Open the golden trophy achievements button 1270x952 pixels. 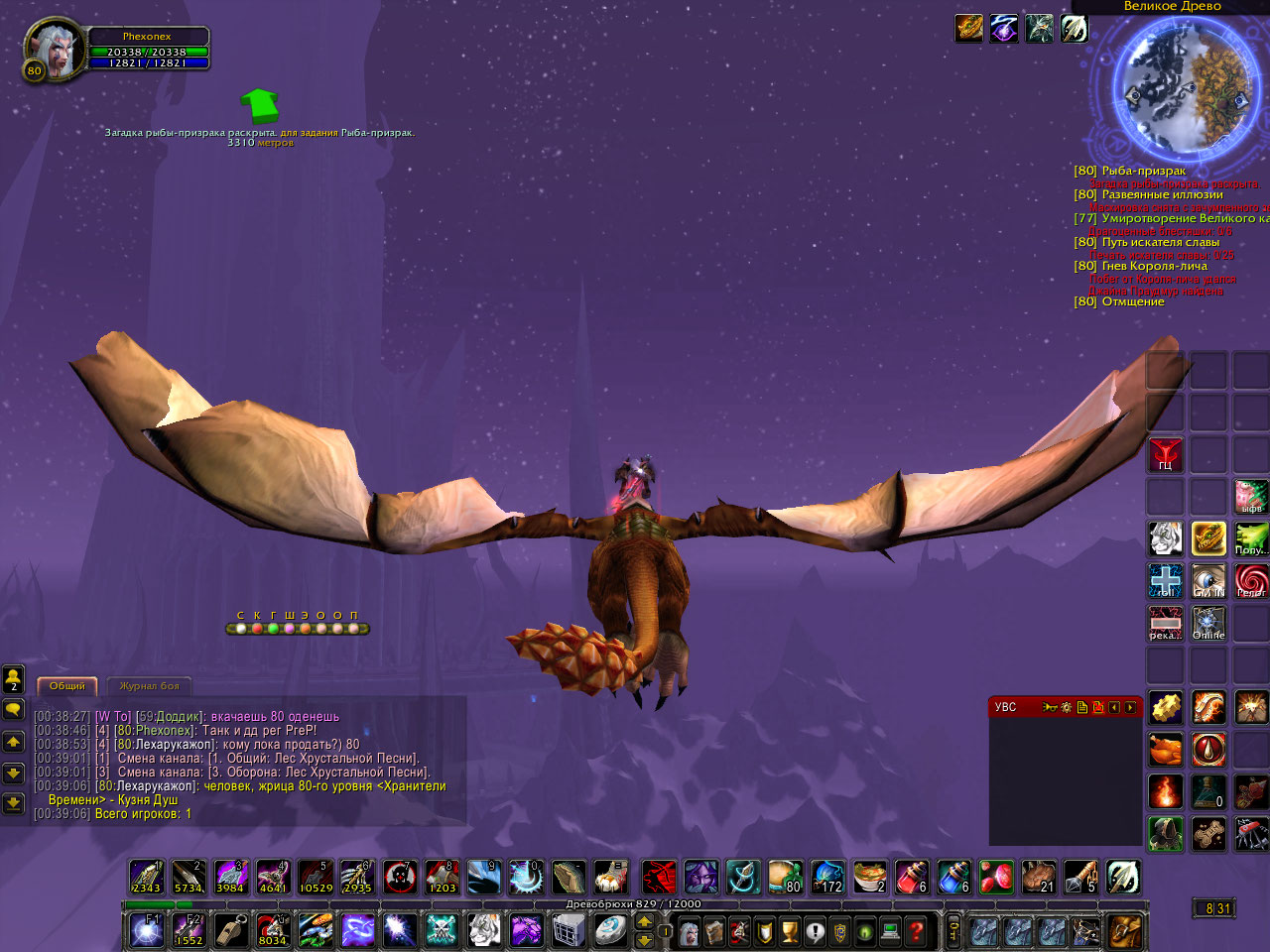[x=790, y=932]
